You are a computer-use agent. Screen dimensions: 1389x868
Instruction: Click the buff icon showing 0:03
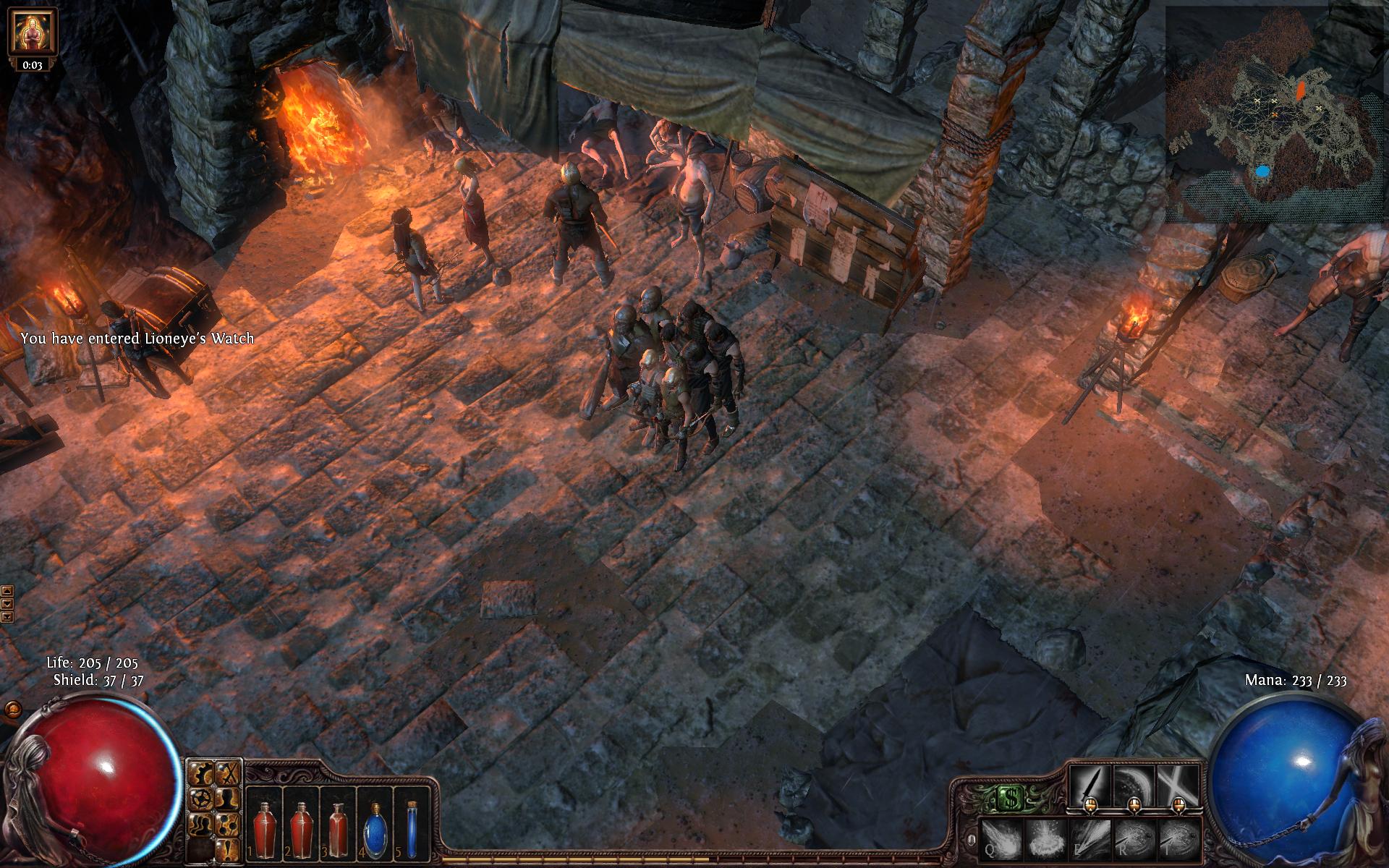coord(32,38)
